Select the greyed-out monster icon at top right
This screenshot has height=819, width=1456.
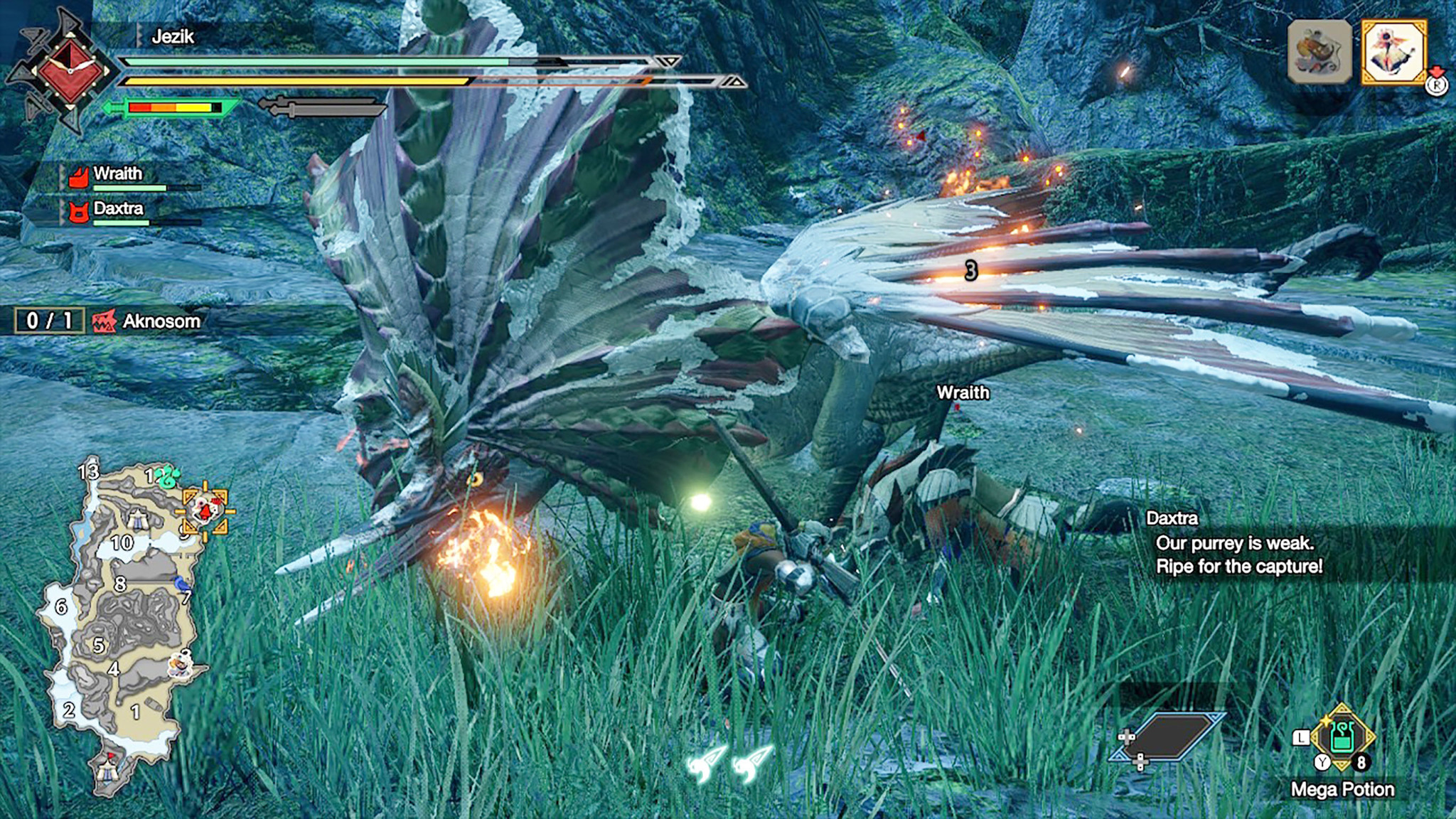point(1319,52)
